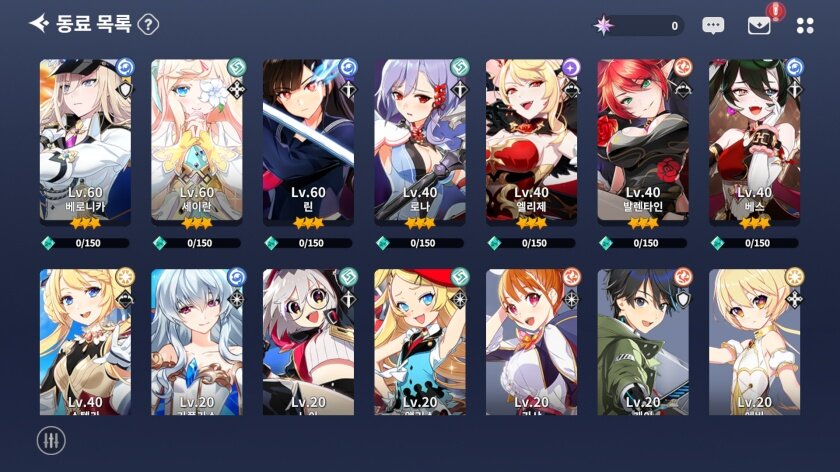Select the 발렌타인 companion card
Image resolution: width=840 pixels, height=472 pixels.
tap(643, 140)
